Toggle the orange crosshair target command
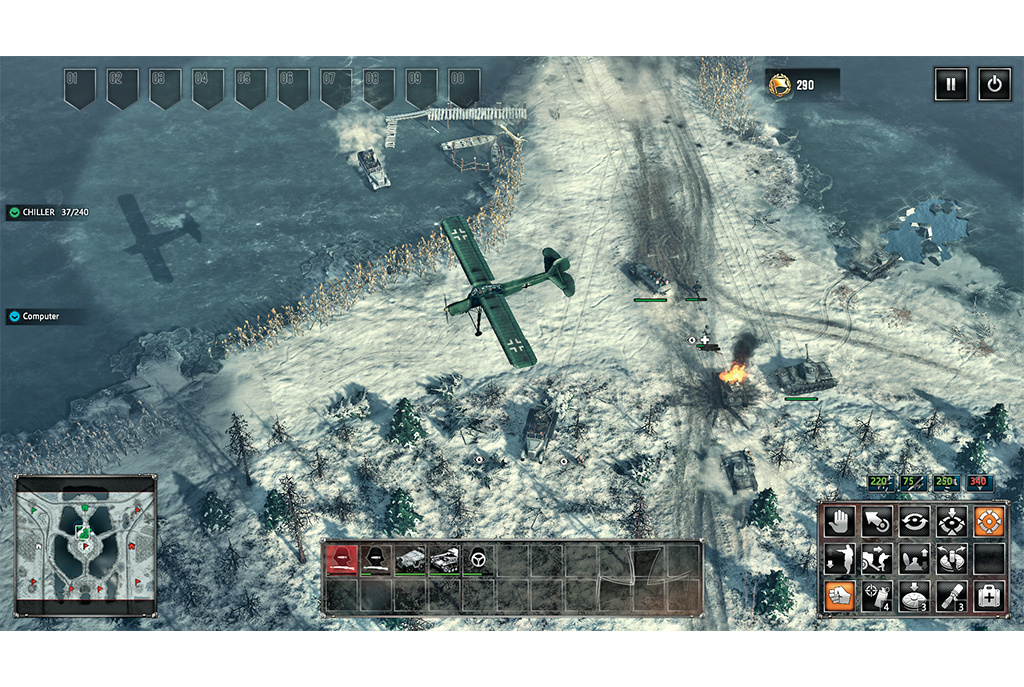The width and height of the screenshot is (1024, 687). pyautogui.click(x=990, y=522)
